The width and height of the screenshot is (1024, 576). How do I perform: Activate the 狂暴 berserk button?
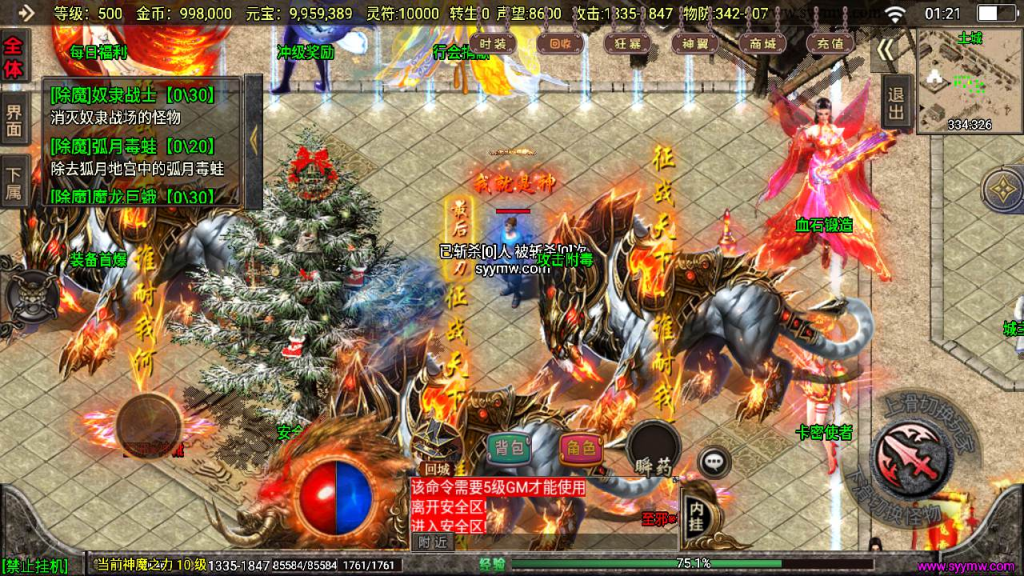[x=628, y=44]
